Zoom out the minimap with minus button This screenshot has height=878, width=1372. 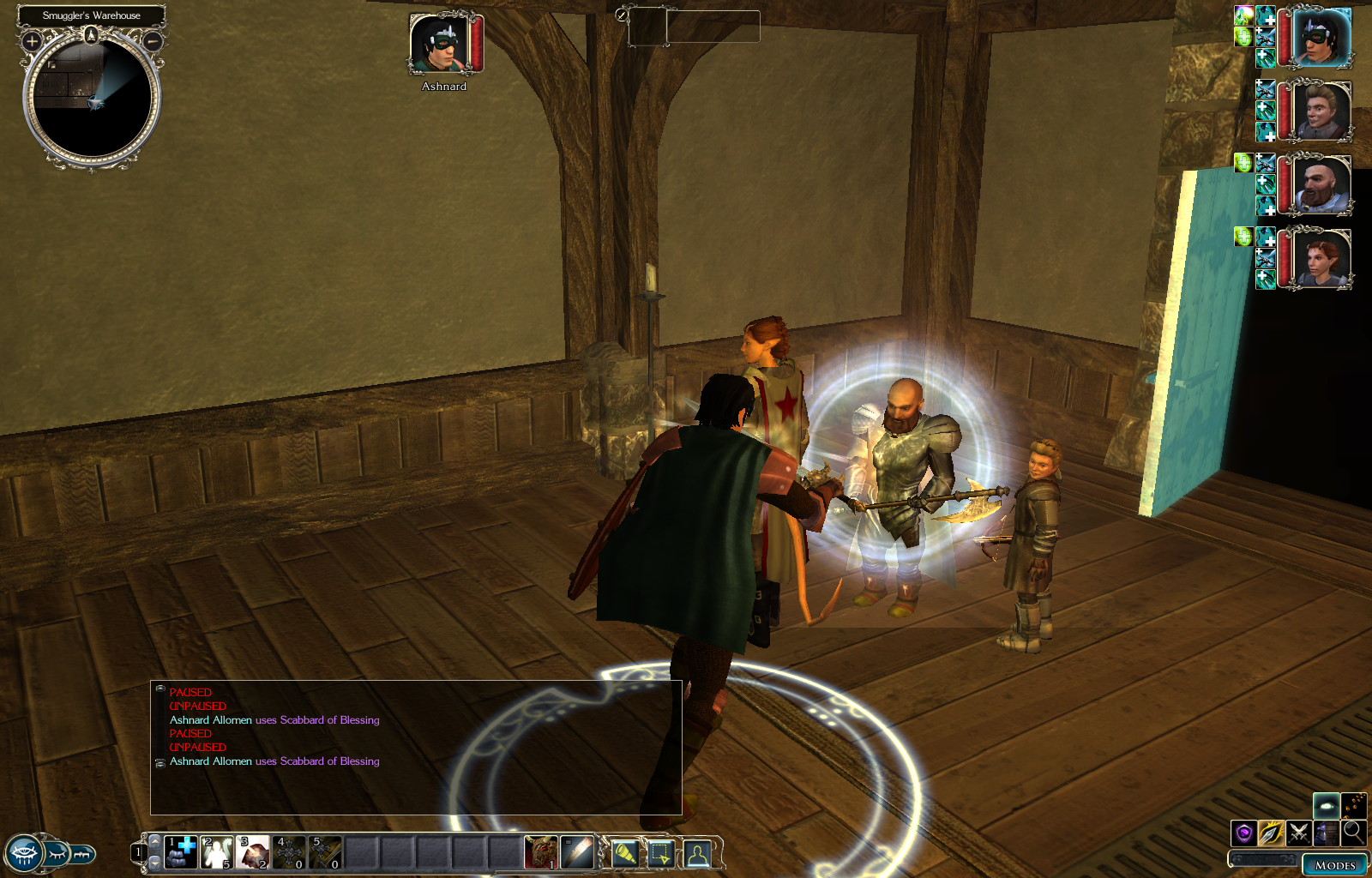153,40
